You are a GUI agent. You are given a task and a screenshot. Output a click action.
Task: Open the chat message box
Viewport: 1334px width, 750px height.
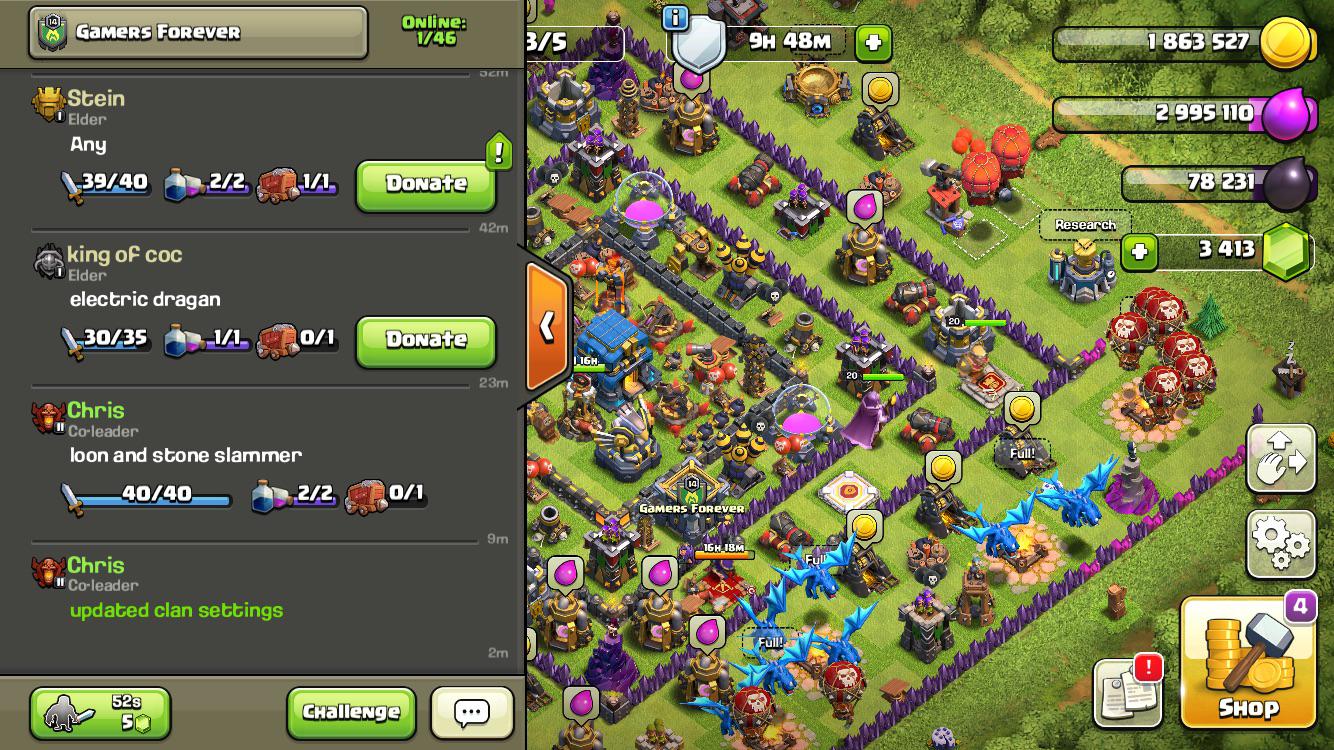[472, 712]
